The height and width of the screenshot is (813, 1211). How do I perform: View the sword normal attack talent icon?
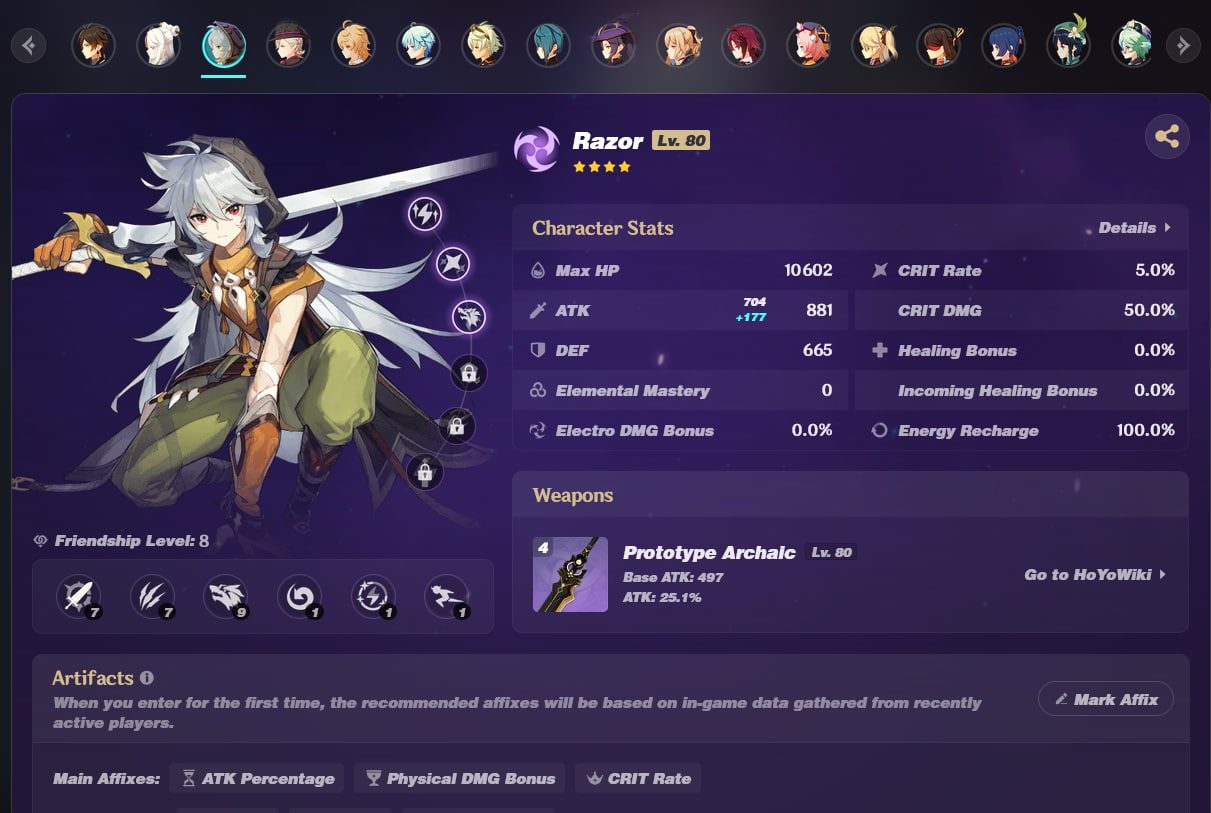78,596
